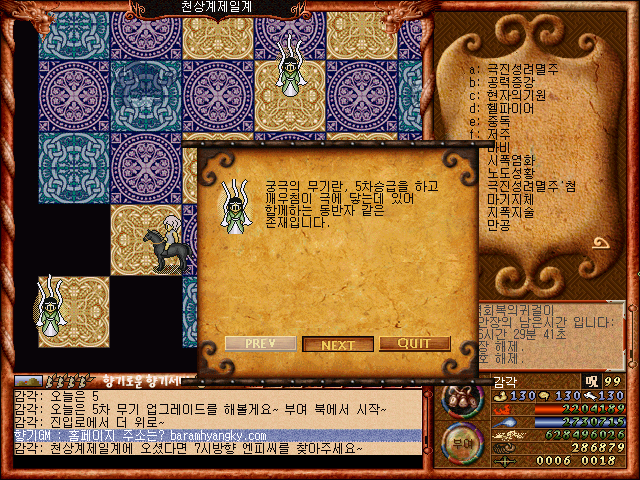Screen dimensions: 640x480
Task: Select the 시폭염화 spell entry
Action: (512, 160)
